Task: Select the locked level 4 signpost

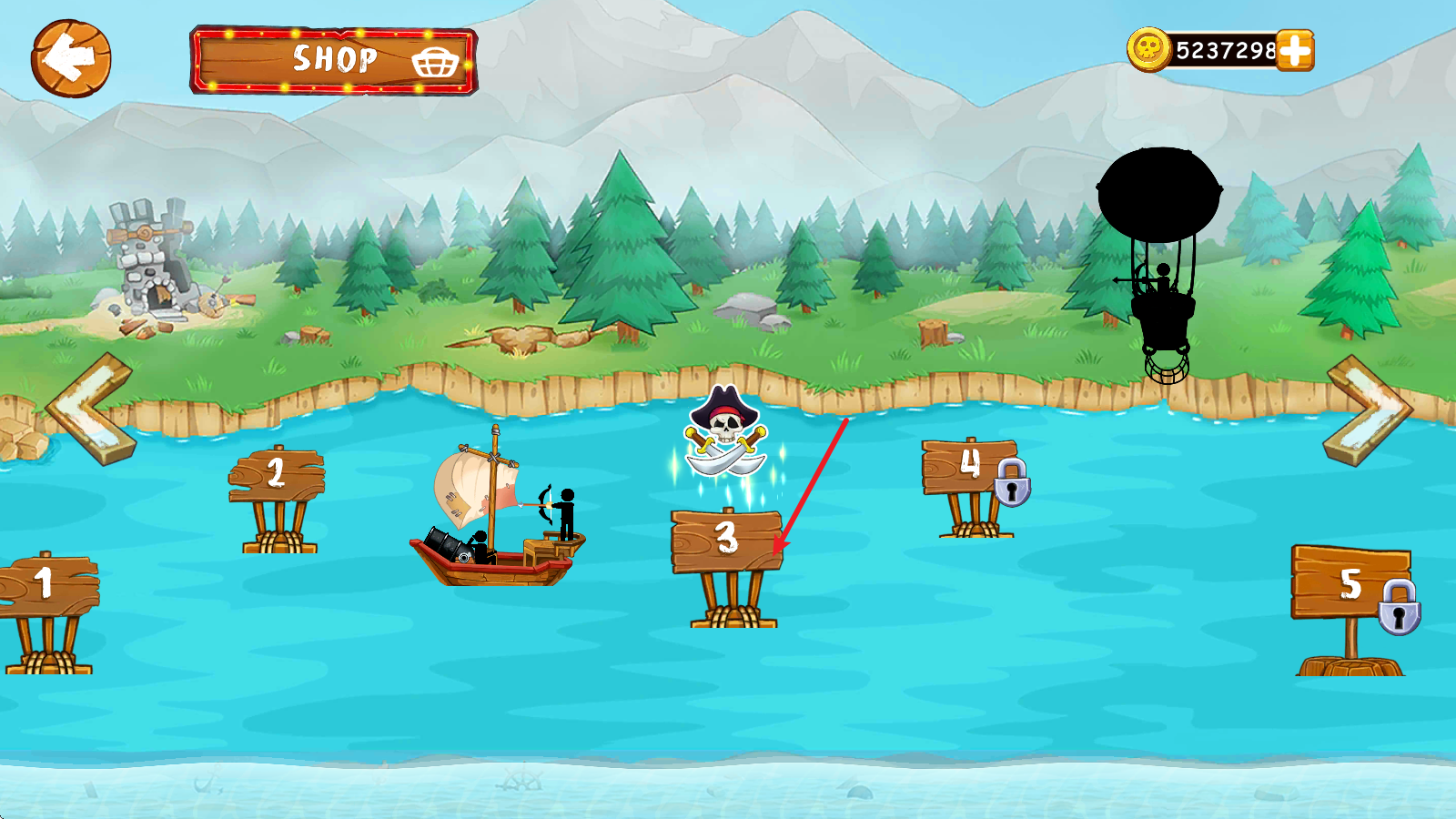Action: 970,467
